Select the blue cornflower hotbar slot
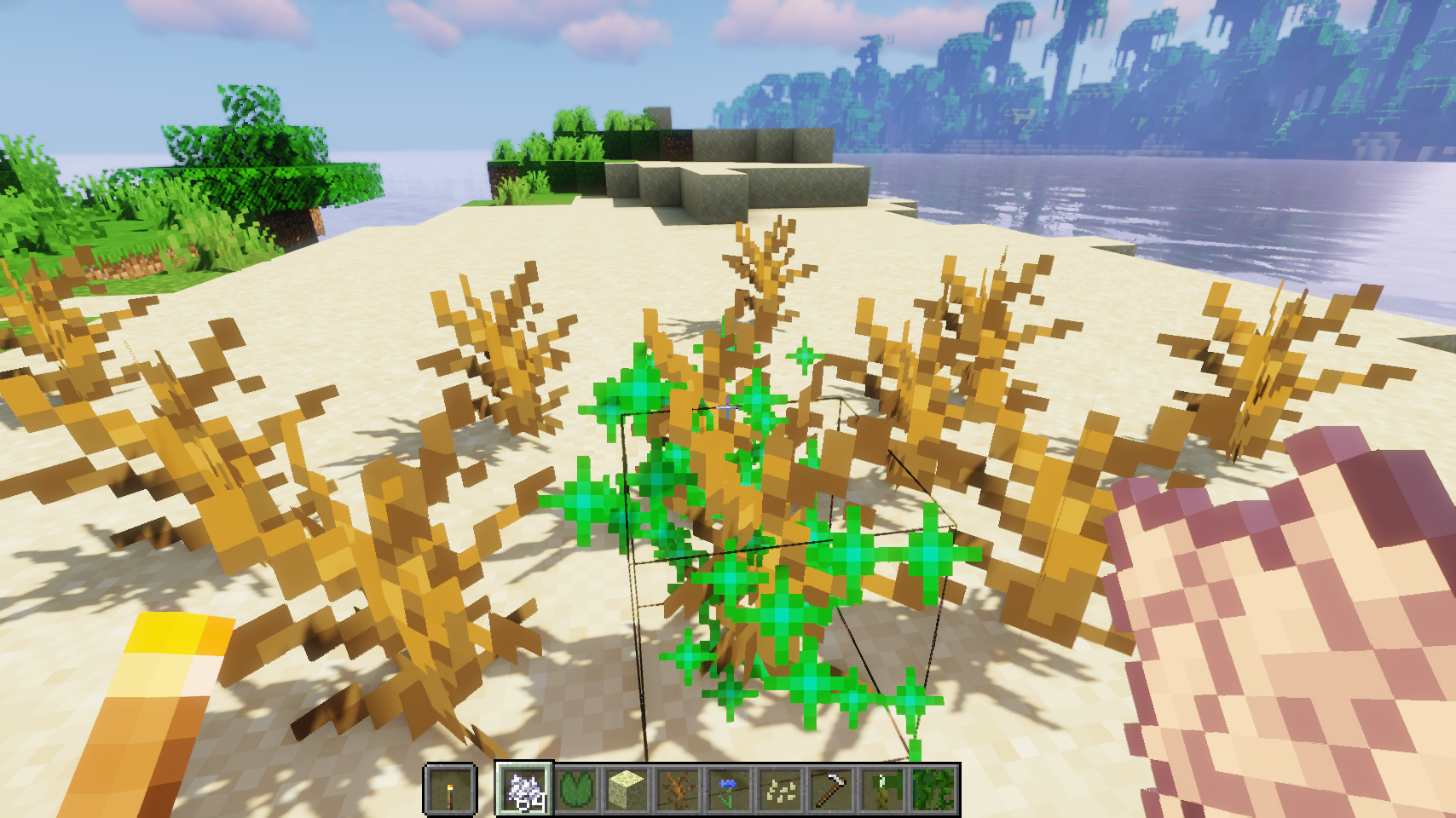The image size is (1456, 818). [730, 790]
